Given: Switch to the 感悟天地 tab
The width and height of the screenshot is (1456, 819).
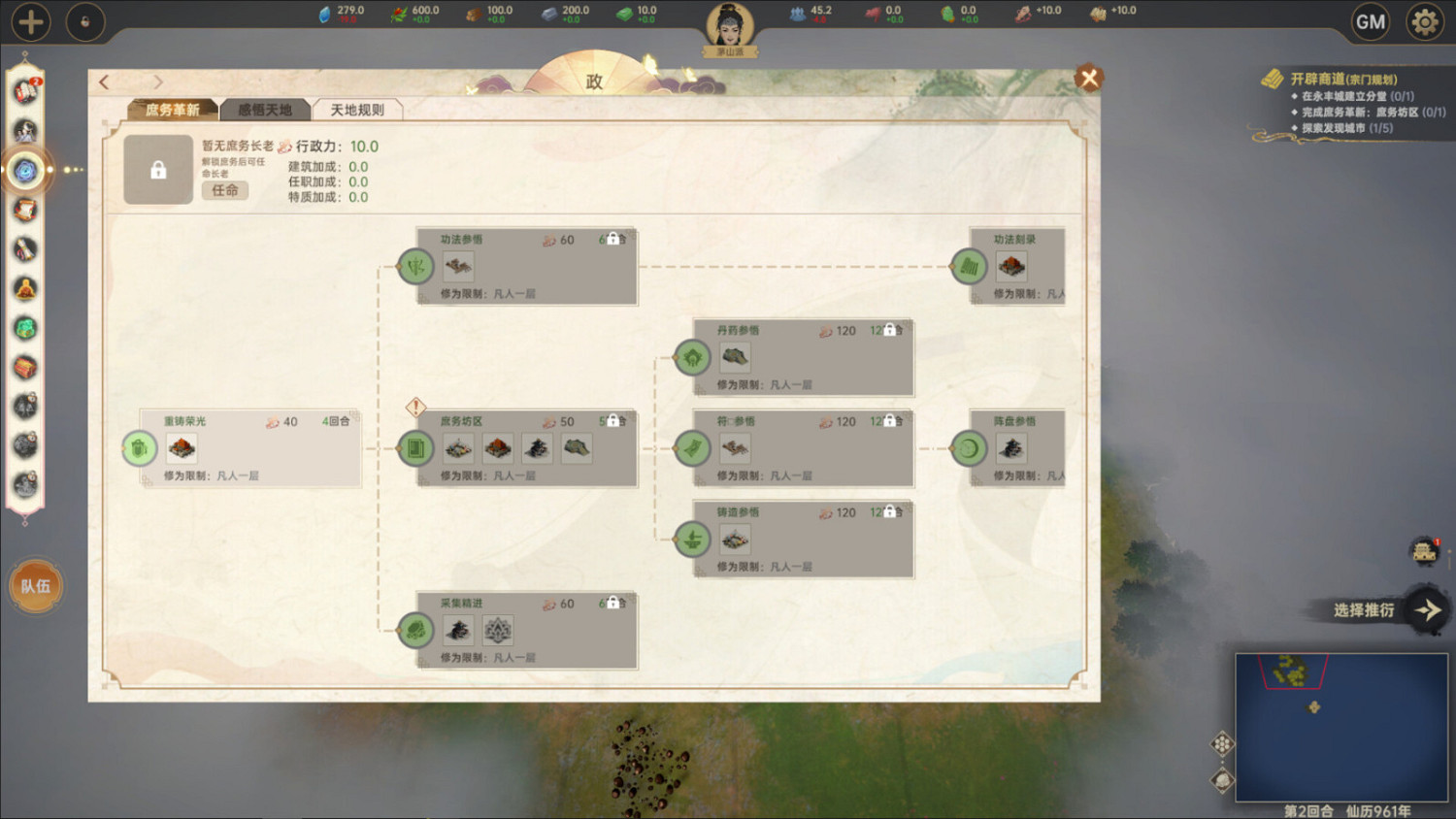Looking at the screenshot, I should click(x=265, y=109).
